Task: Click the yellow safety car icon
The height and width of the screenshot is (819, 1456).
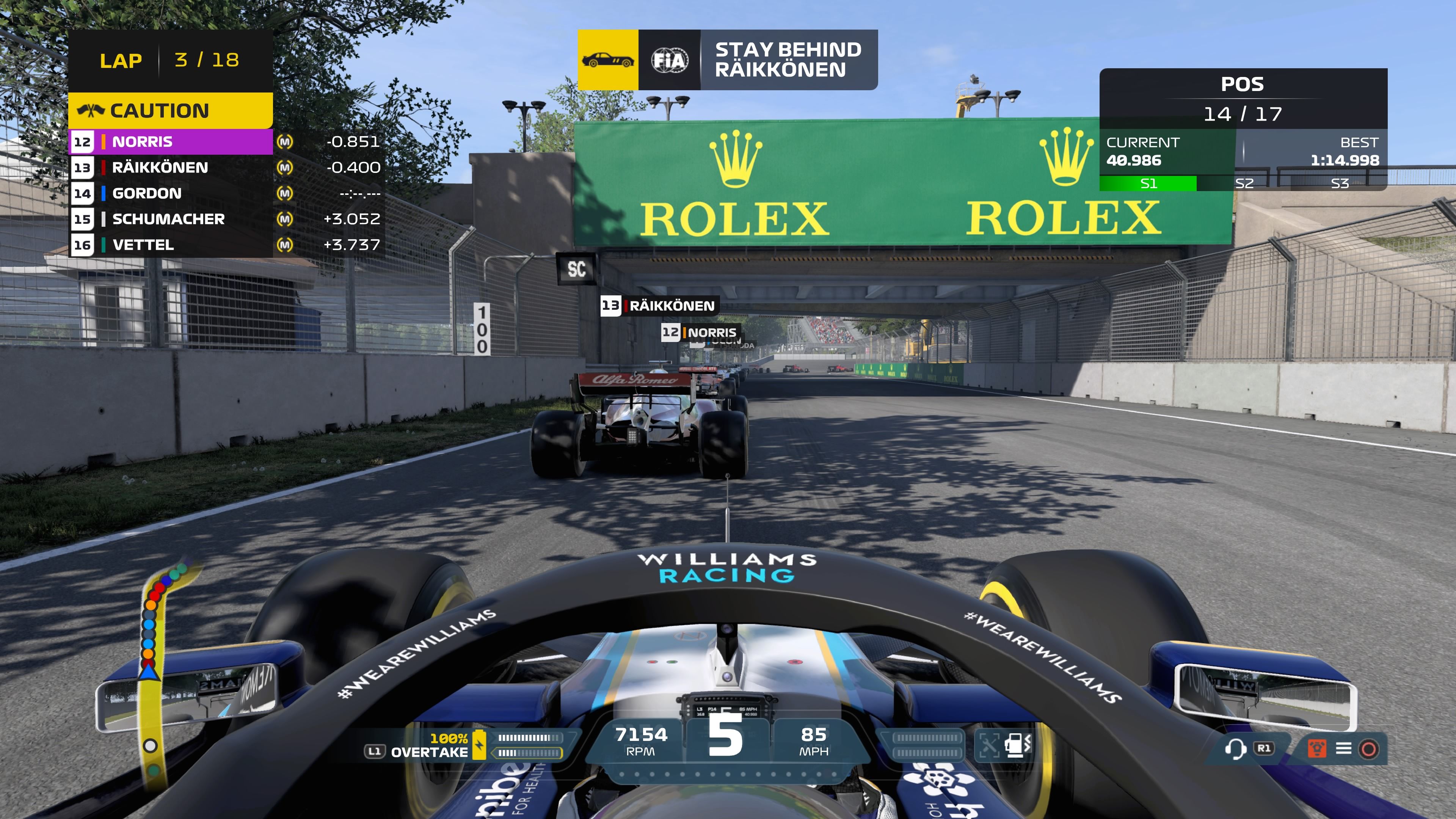Action: pyautogui.click(x=607, y=60)
